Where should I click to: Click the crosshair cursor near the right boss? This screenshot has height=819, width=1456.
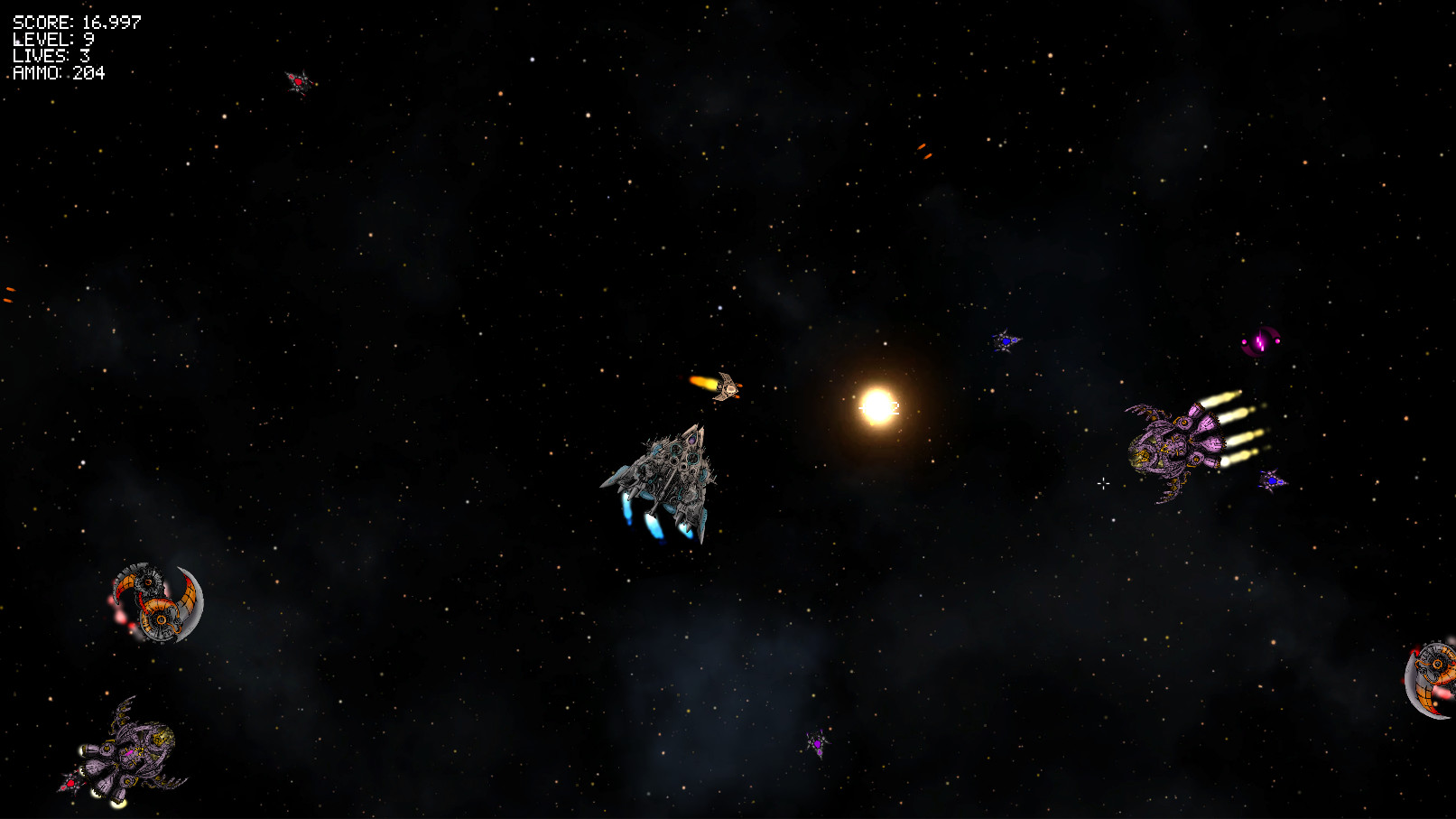point(1104,485)
